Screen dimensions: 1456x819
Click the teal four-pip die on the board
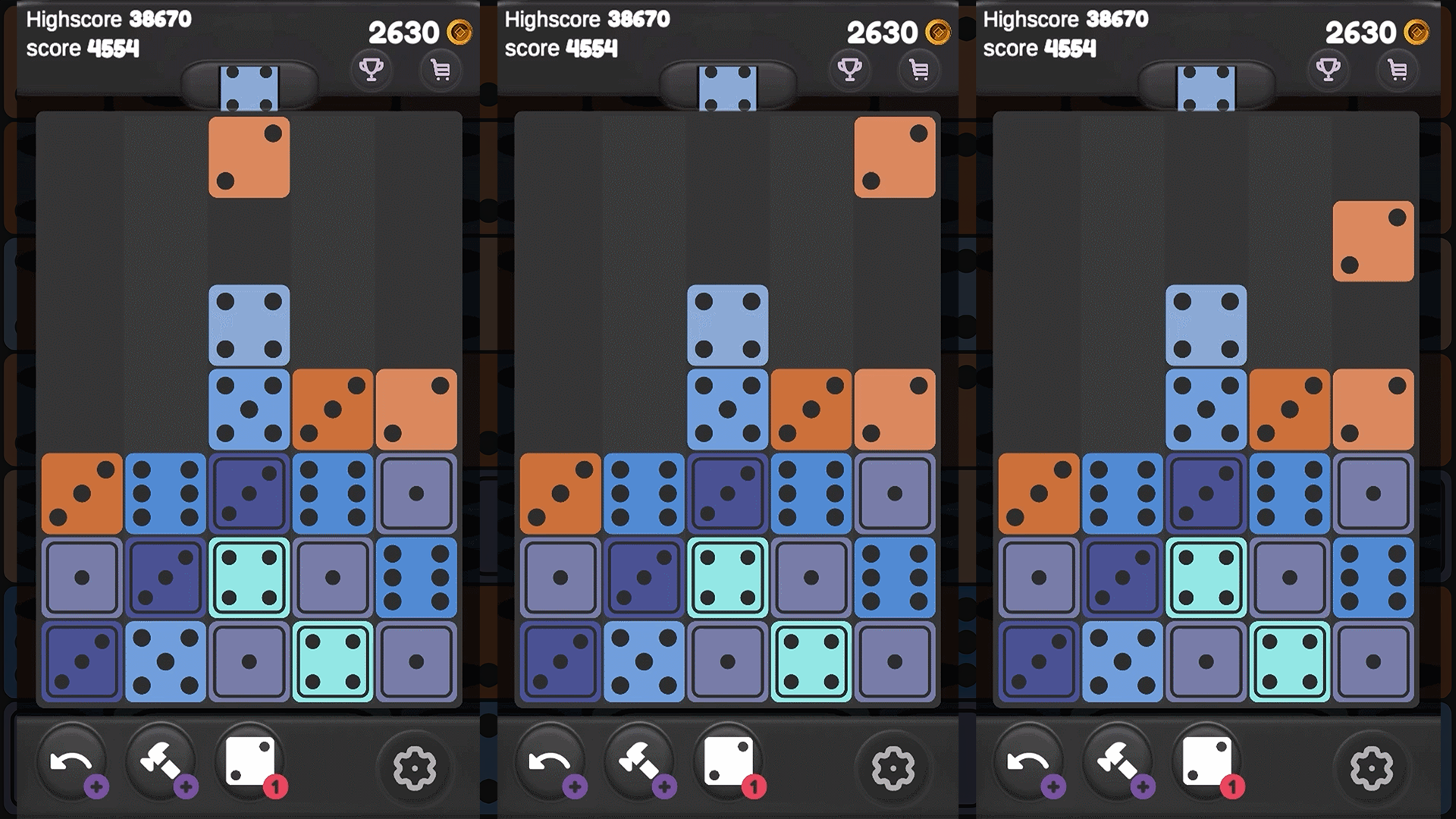249,578
